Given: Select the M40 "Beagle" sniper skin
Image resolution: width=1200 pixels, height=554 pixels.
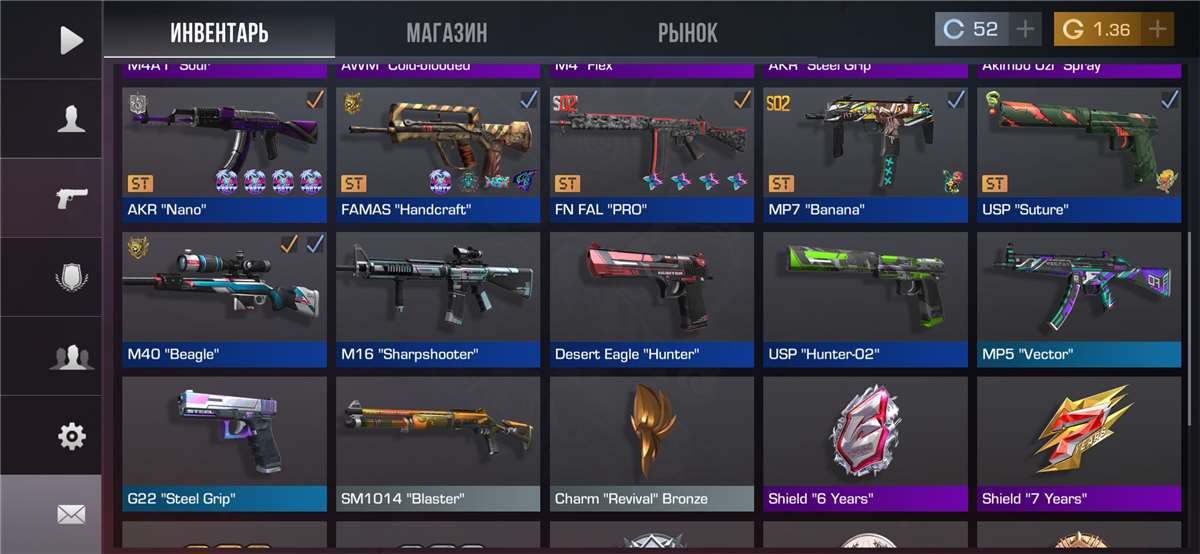Looking at the screenshot, I should [224, 297].
